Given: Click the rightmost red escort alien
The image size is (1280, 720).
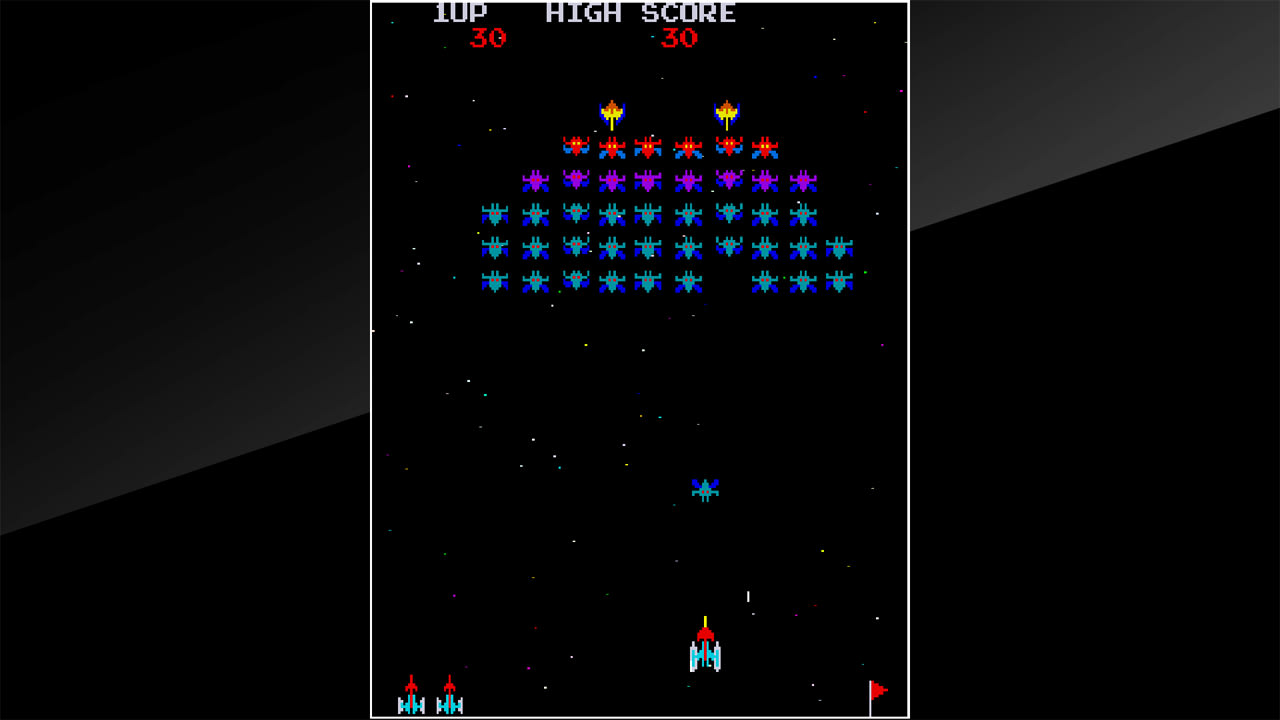Looking at the screenshot, I should point(765,146).
